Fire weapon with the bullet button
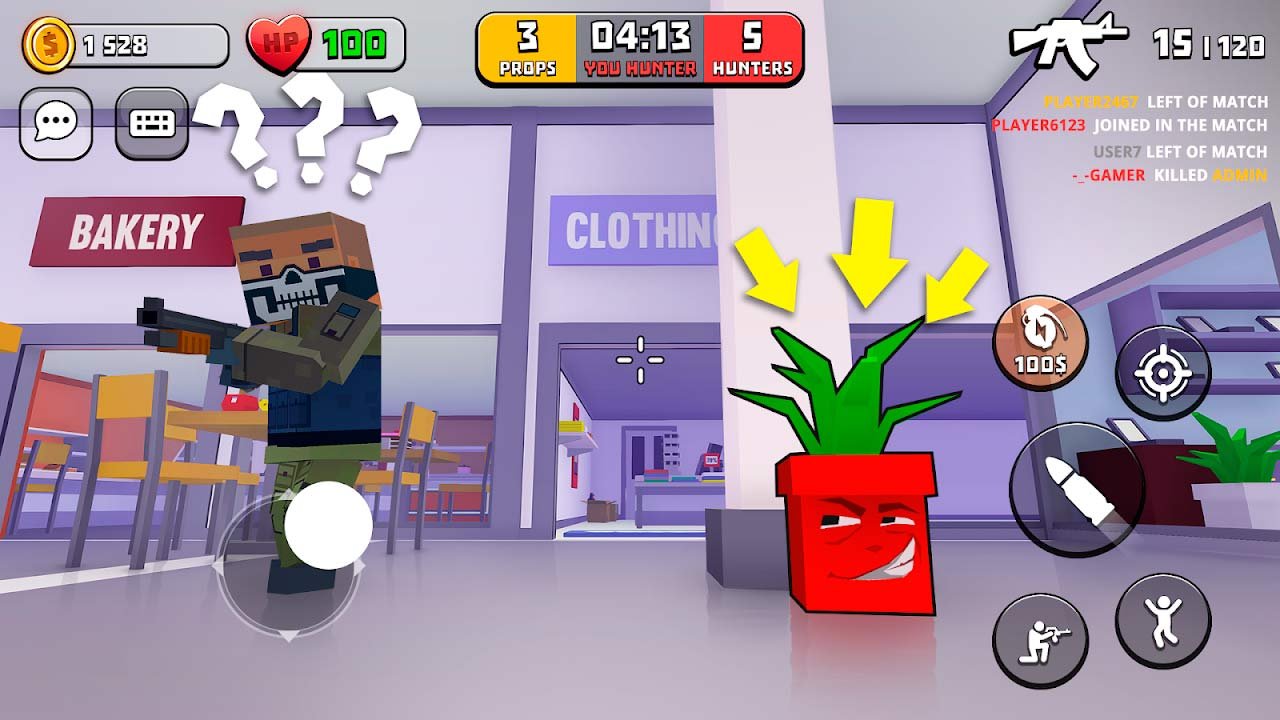 [1076, 488]
